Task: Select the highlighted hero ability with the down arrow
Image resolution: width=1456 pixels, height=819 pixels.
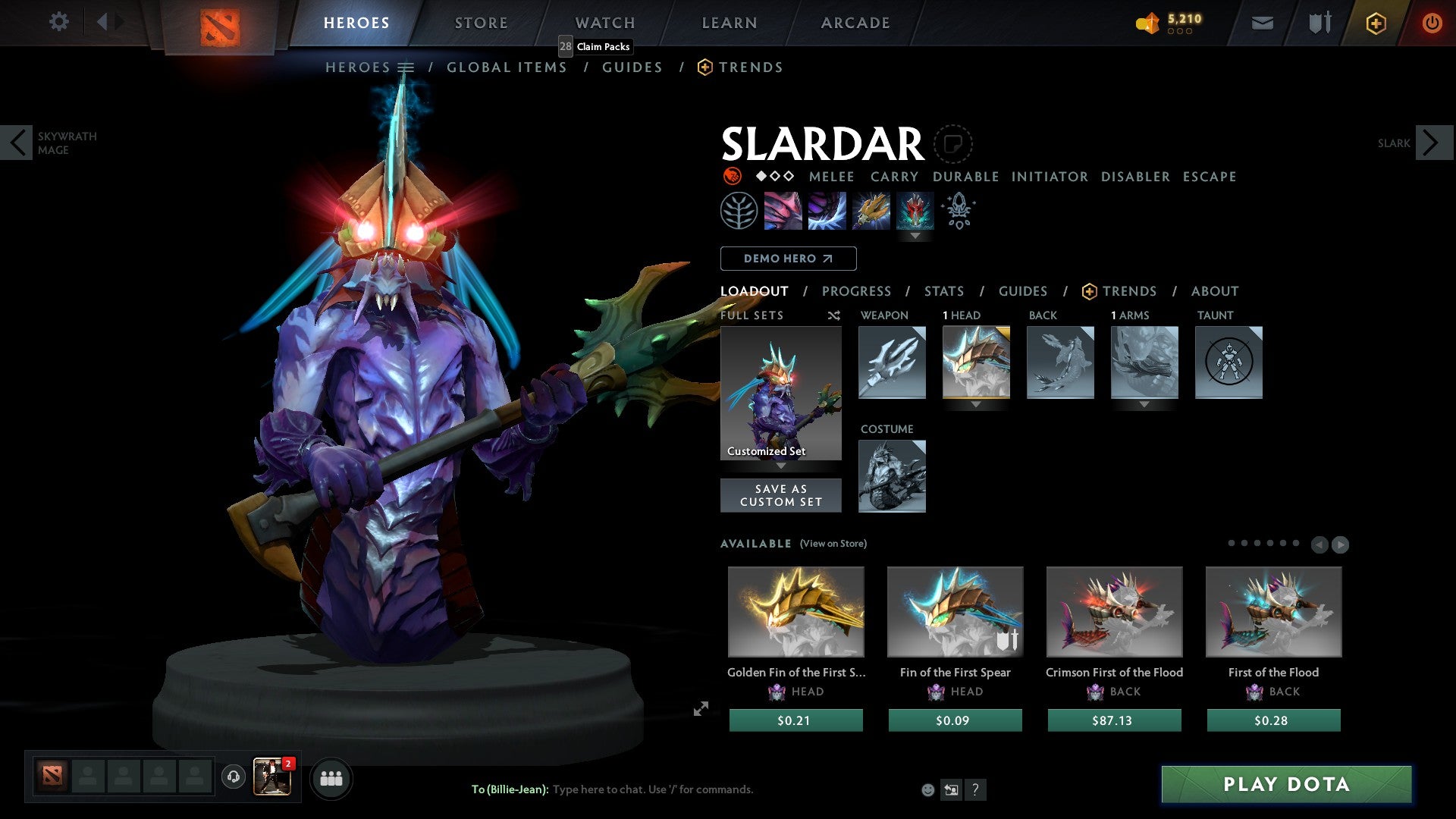Action: [915, 211]
